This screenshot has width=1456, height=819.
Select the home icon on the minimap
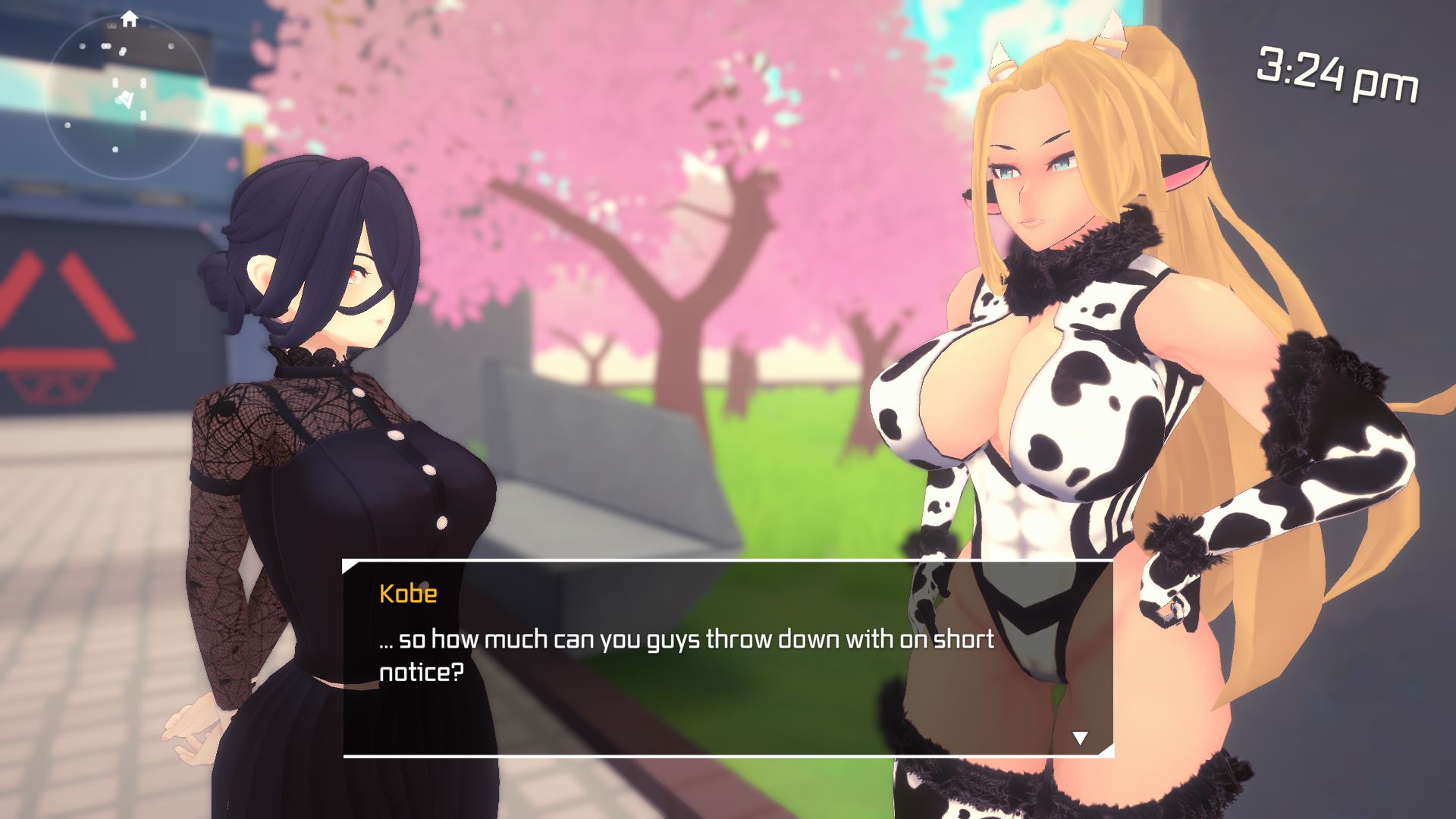point(130,19)
